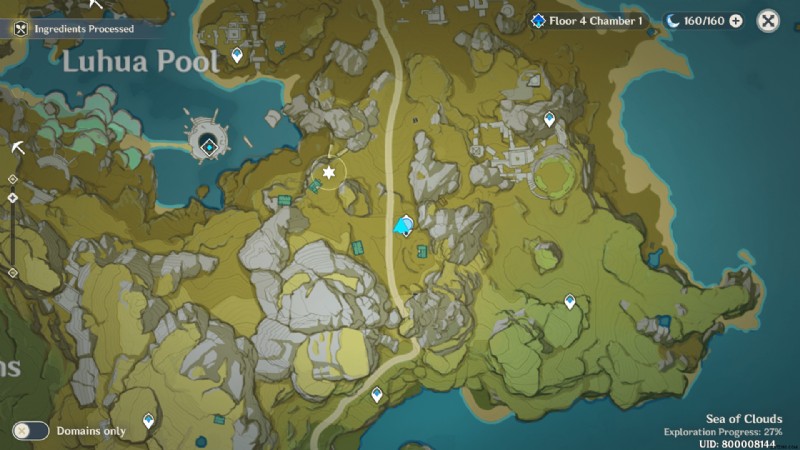Open the Ingredients Processed notification
Screen dimensions: 800x450
point(75,29)
